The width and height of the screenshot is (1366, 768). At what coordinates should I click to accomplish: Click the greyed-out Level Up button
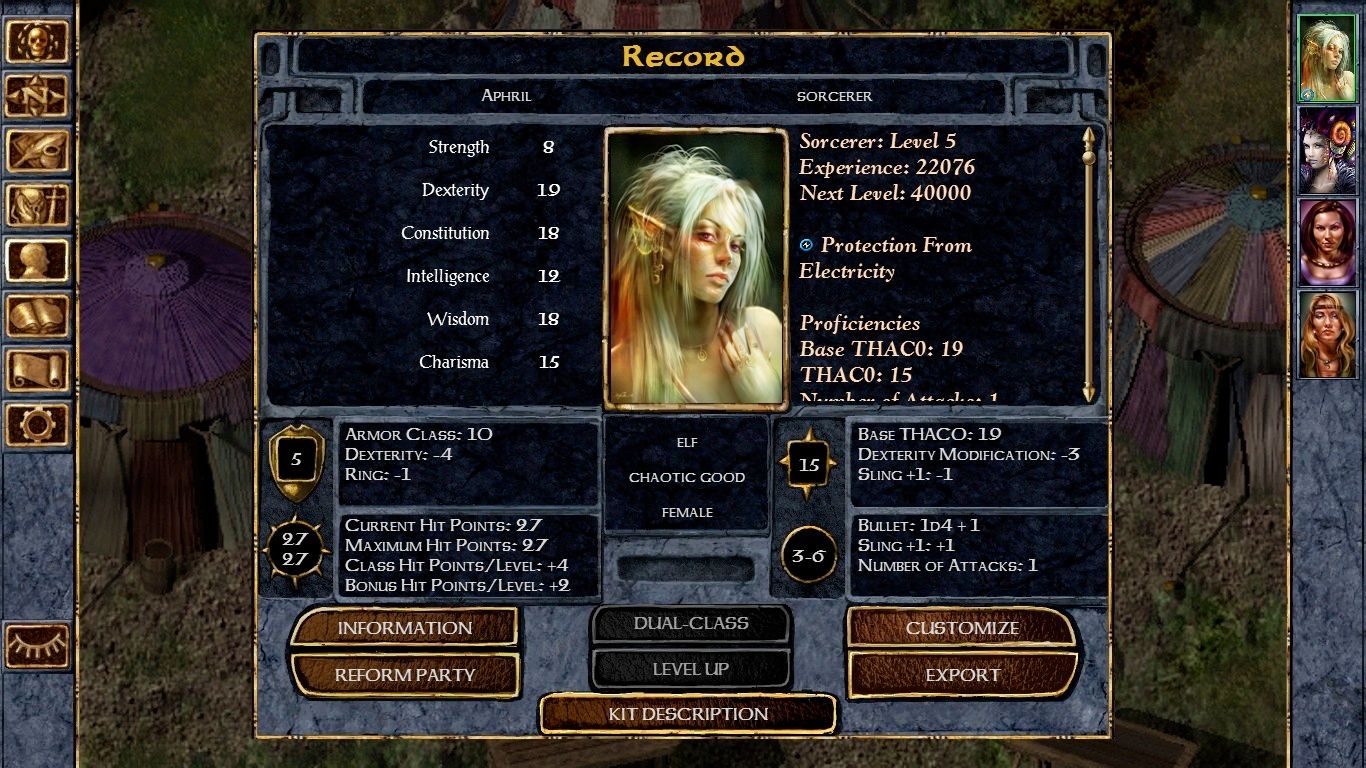[x=690, y=669]
